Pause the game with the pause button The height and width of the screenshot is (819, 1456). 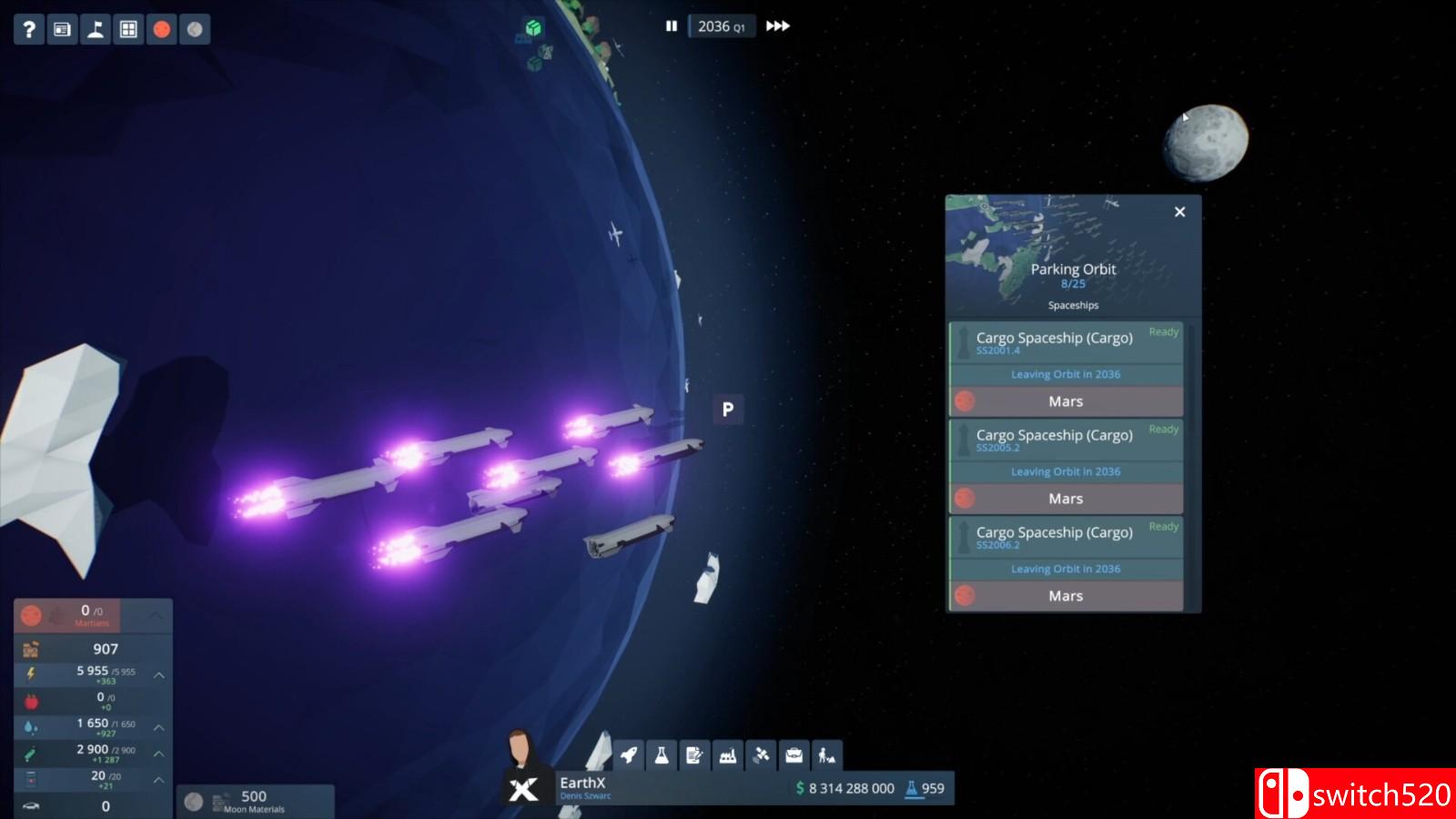(x=671, y=27)
